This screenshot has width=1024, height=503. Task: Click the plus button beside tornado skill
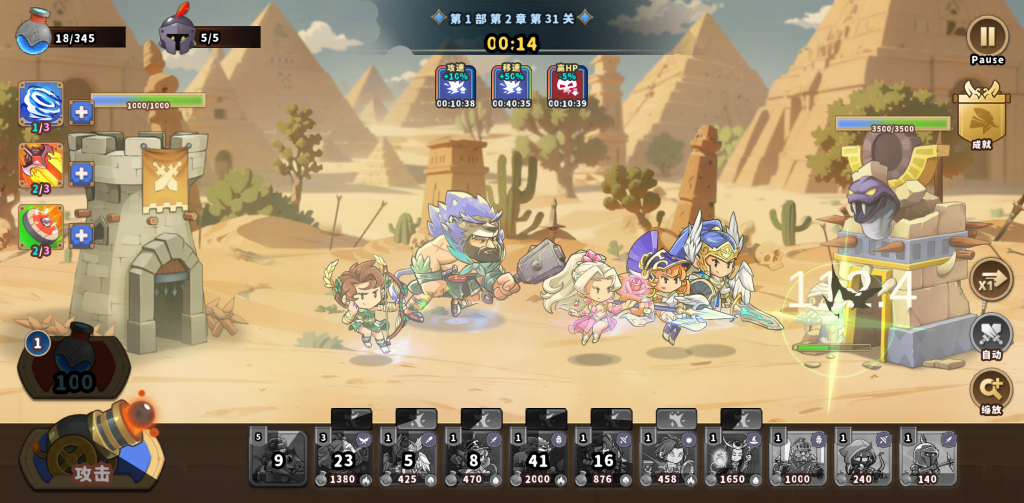click(x=82, y=112)
